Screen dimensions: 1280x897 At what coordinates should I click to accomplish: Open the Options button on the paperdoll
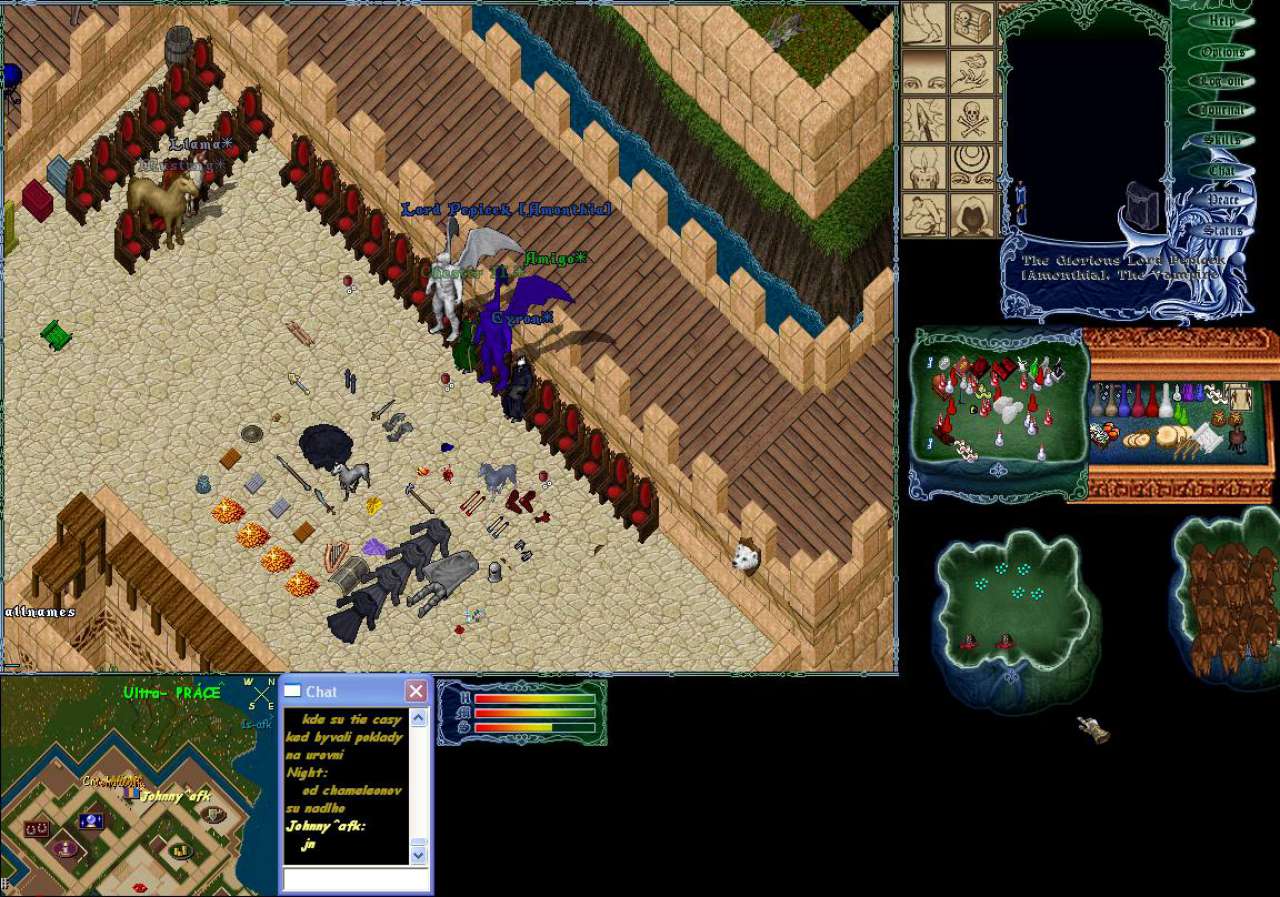1222,51
